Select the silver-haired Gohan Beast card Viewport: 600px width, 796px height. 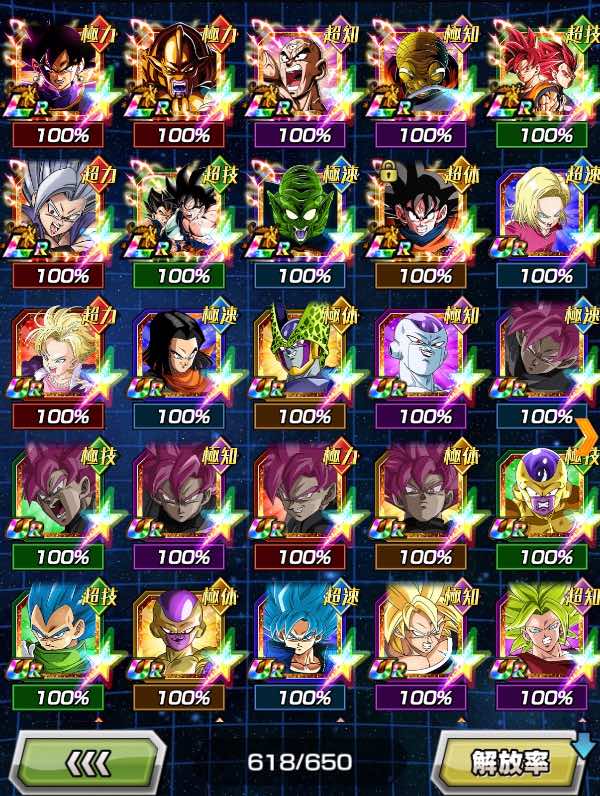[x=62, y=212]
